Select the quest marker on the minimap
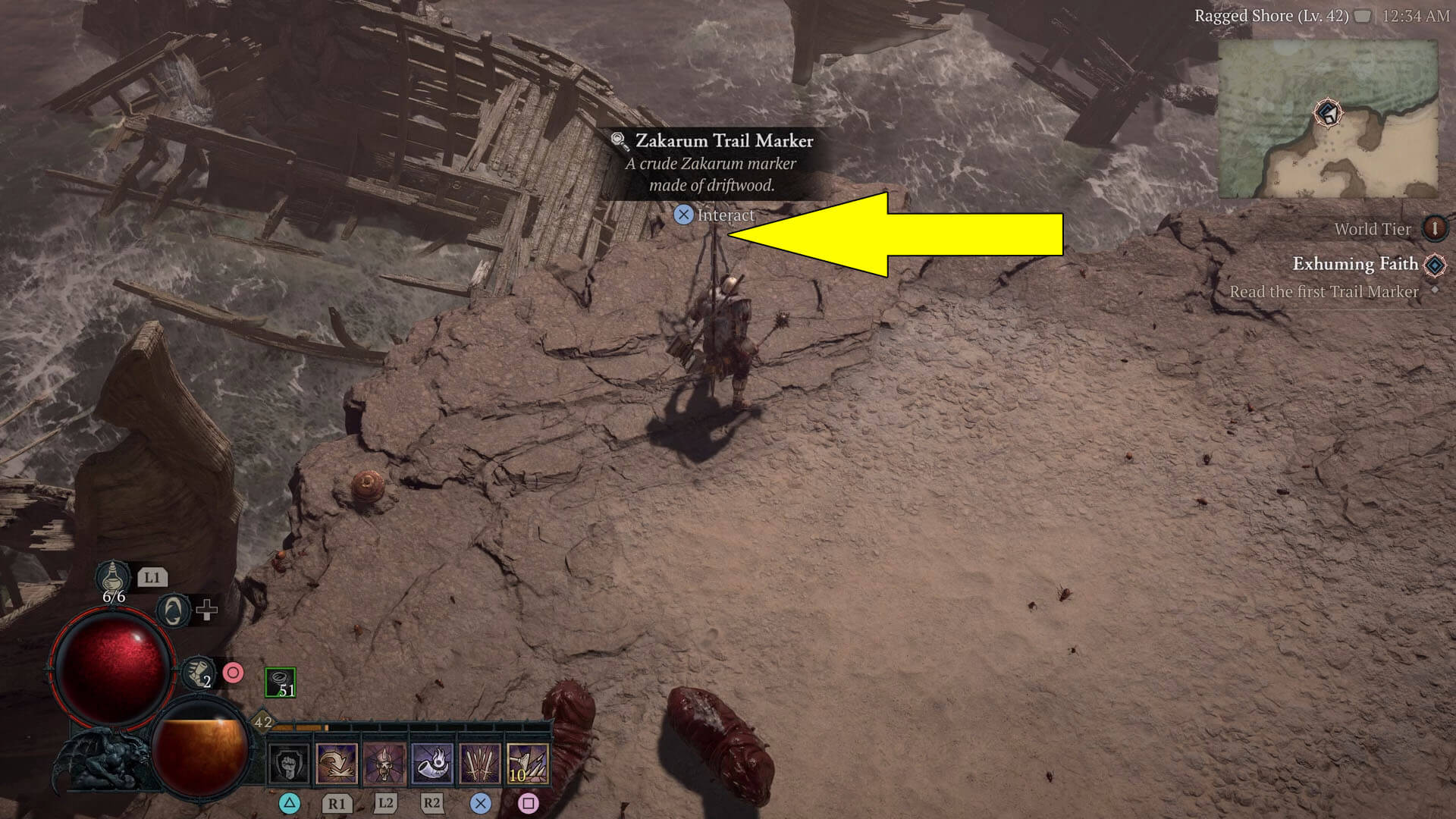The height and width of the screenshot is (819, 1456). click(1328, 114)
